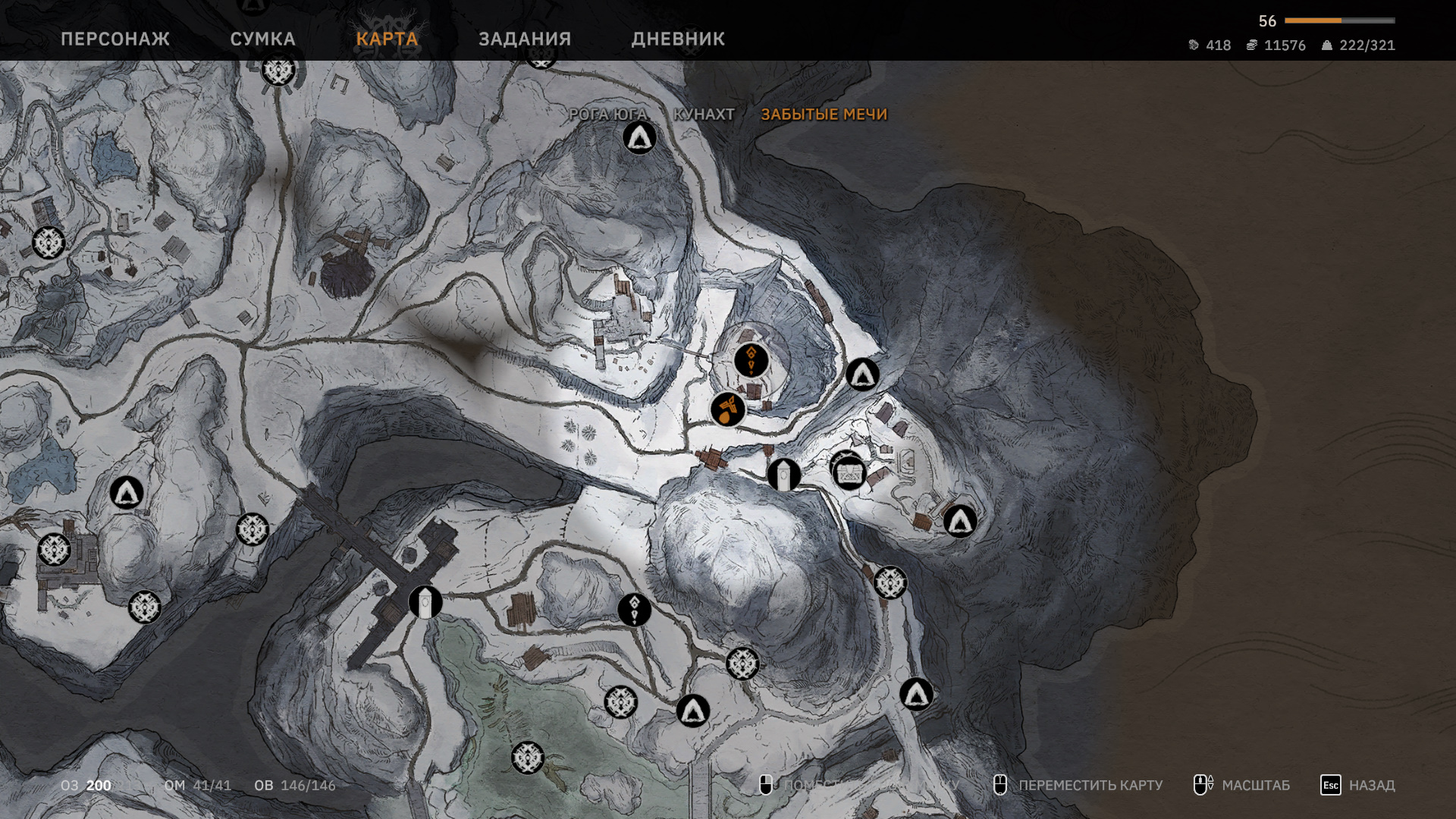The image size is (1456, 819).
Task: Show the ЗАДАНИЯ quests tab
Action: [525, 39]
